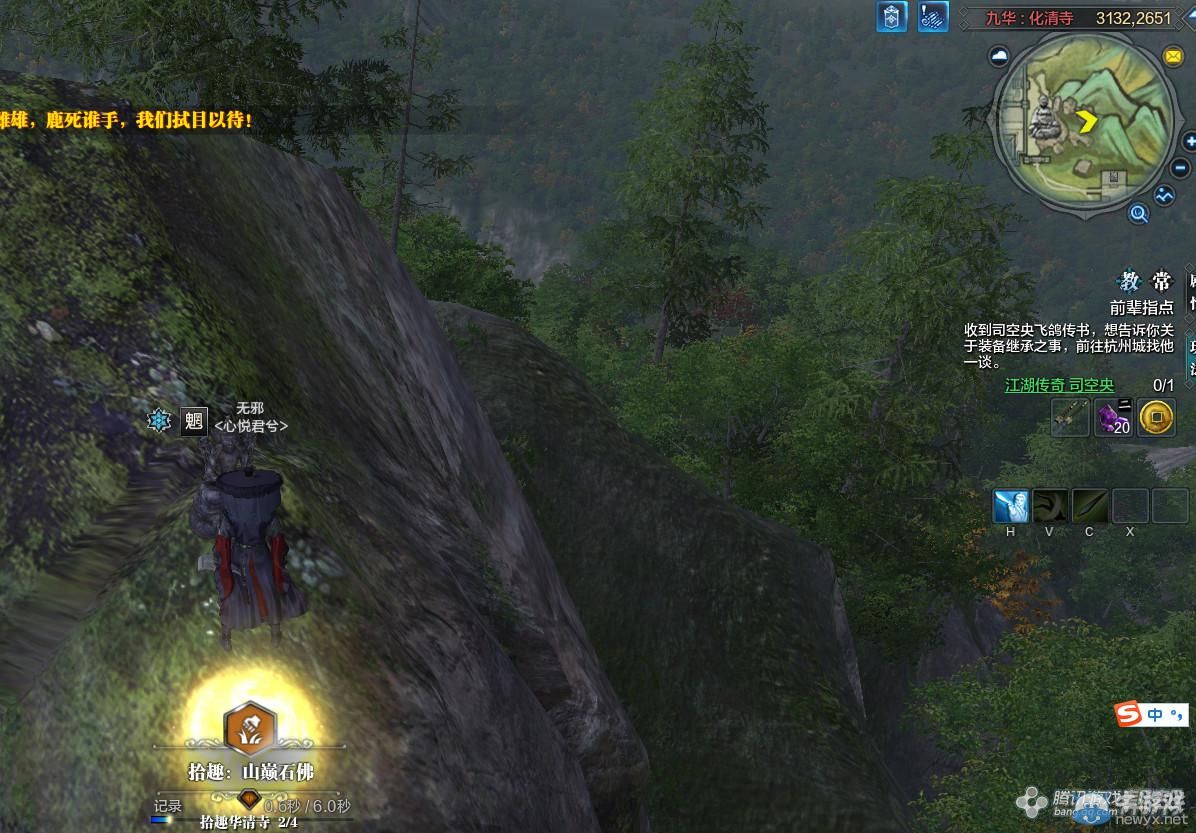Activate the blue swordsman skill slot H
Viewport: 1196px width, 833px height.
(x=1010, y=506)
